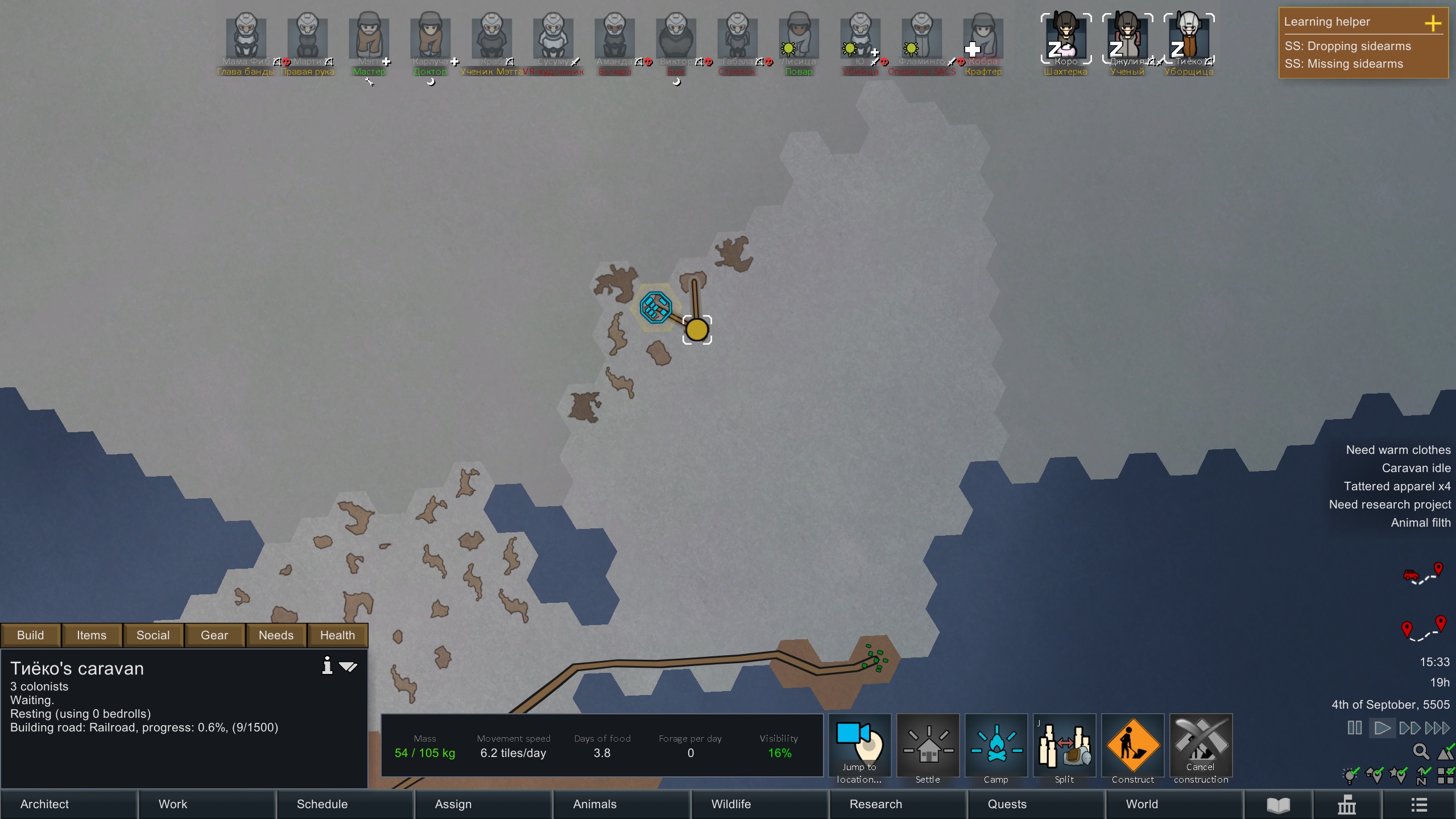
Task: Click the Settle caravan command
Action: point(928,746)
